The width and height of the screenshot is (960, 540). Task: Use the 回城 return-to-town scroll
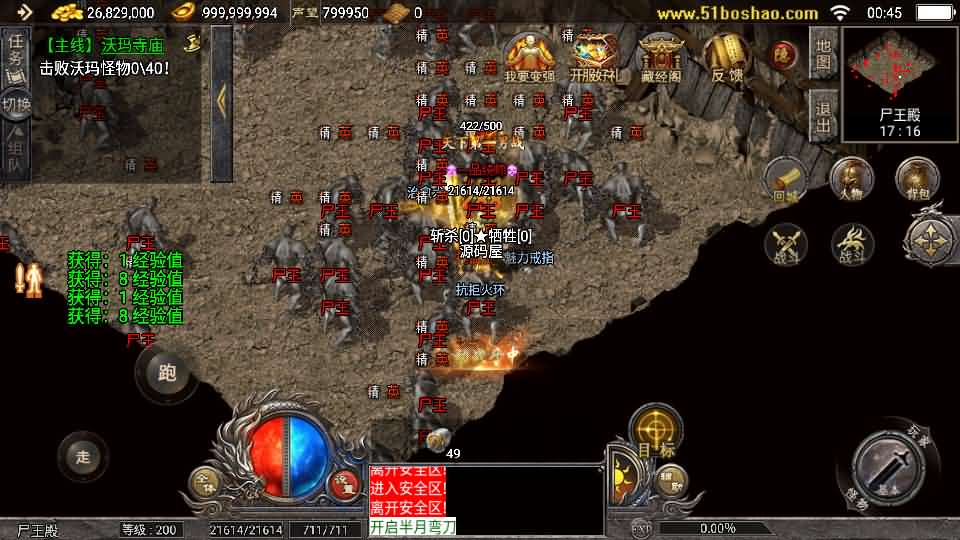click(787, 180)
